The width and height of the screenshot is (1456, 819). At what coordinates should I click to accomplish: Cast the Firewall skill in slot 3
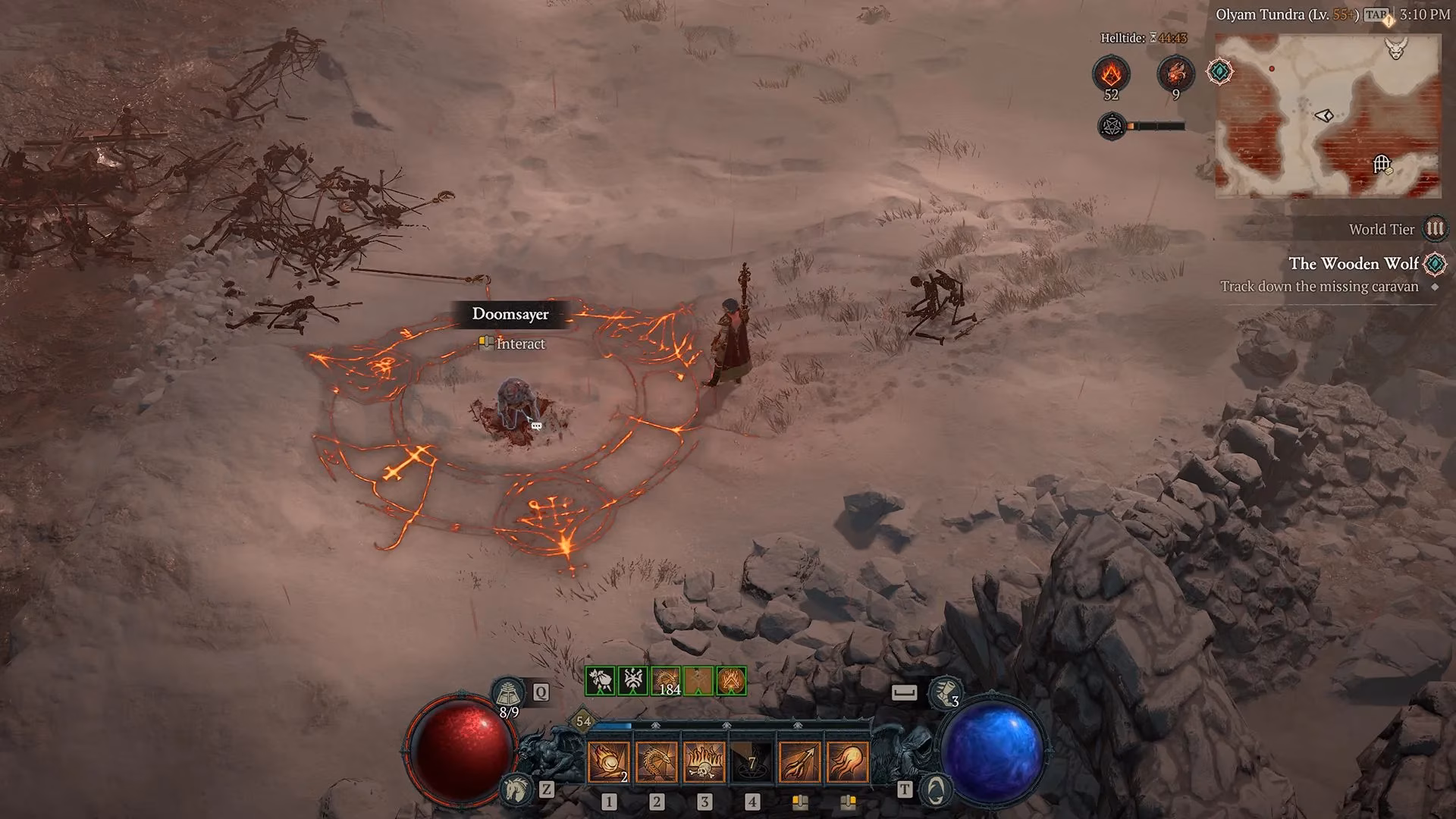click(705, 762)
